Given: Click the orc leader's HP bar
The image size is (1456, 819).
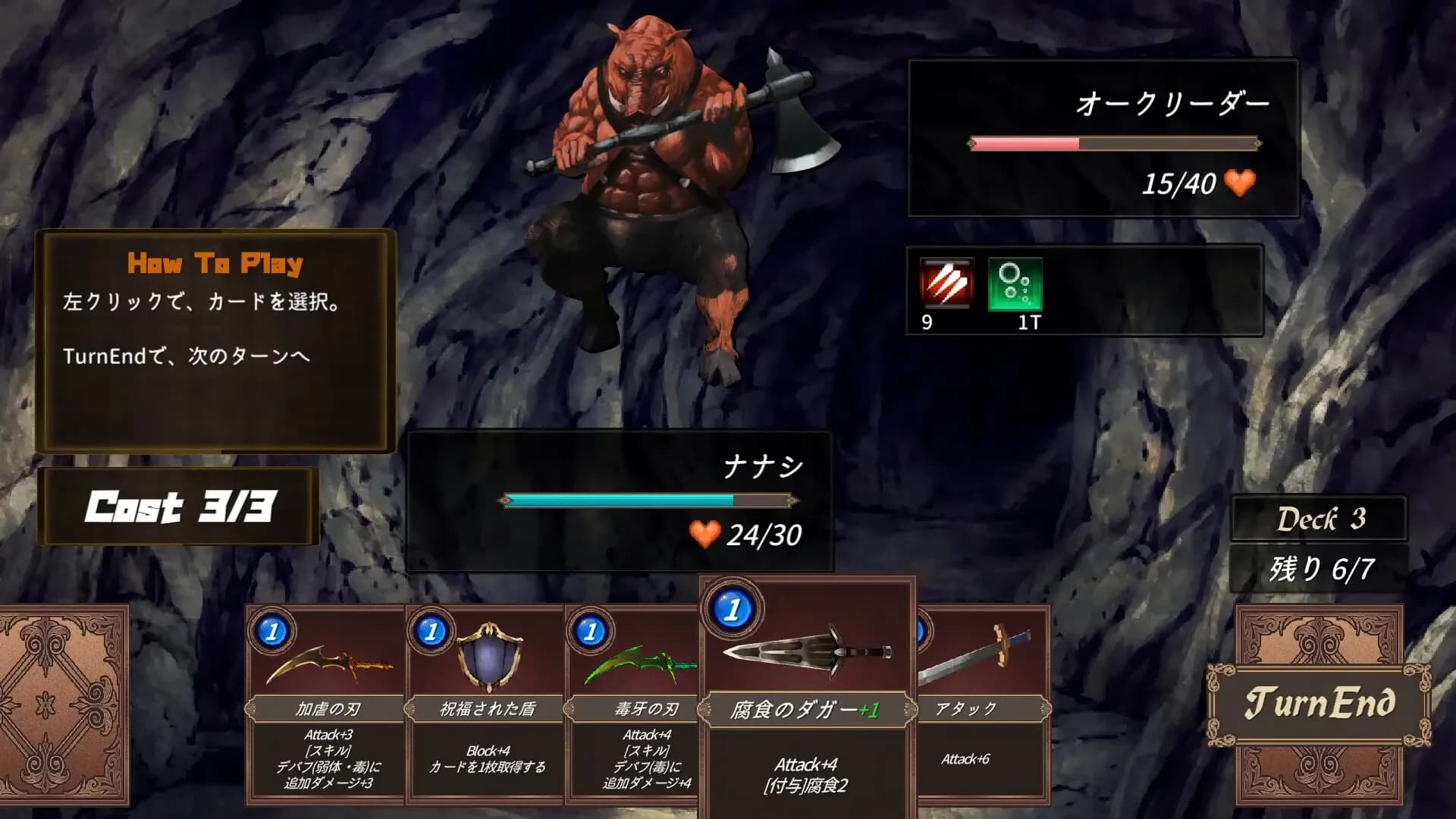Looking at the screenshot, I should pyautogui.click(x=1112, y=142).
